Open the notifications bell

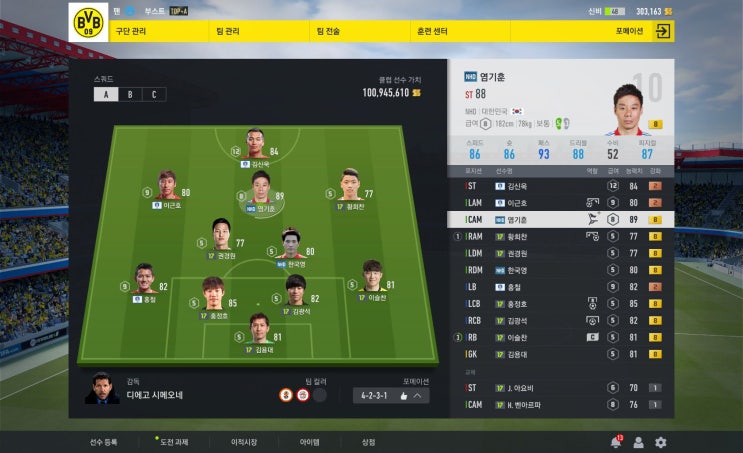(615, 442)
